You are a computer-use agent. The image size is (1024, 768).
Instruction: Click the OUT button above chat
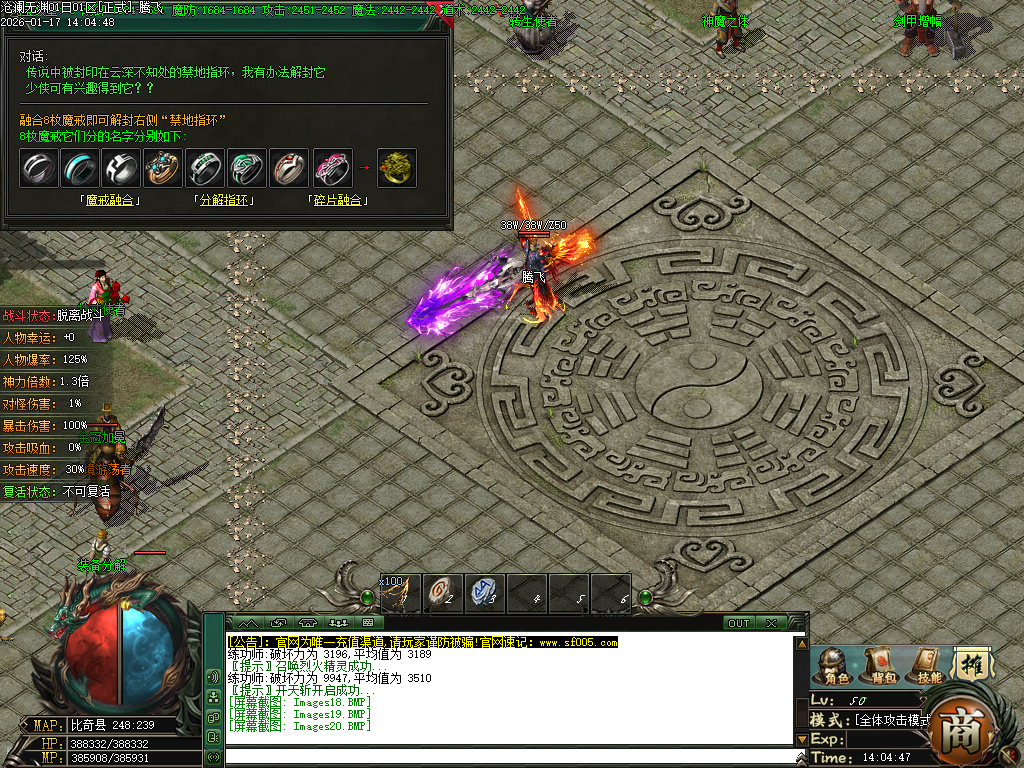coord(738,623)
